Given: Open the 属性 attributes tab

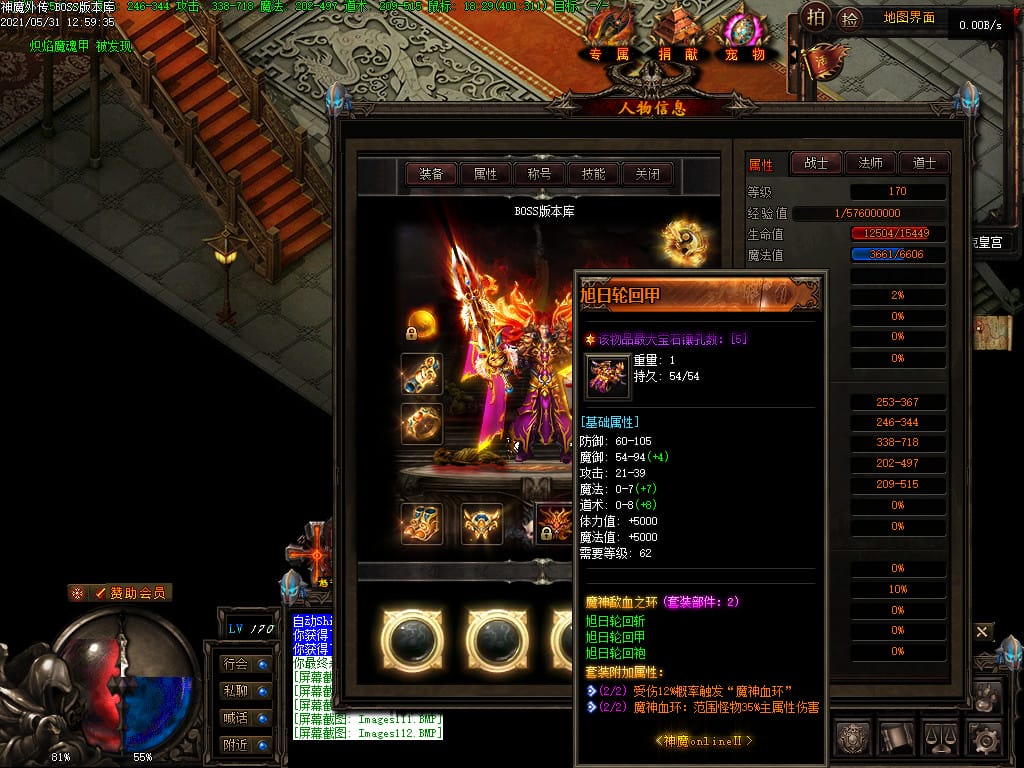Looking at the screenshot, I should (x=486, y=174).
